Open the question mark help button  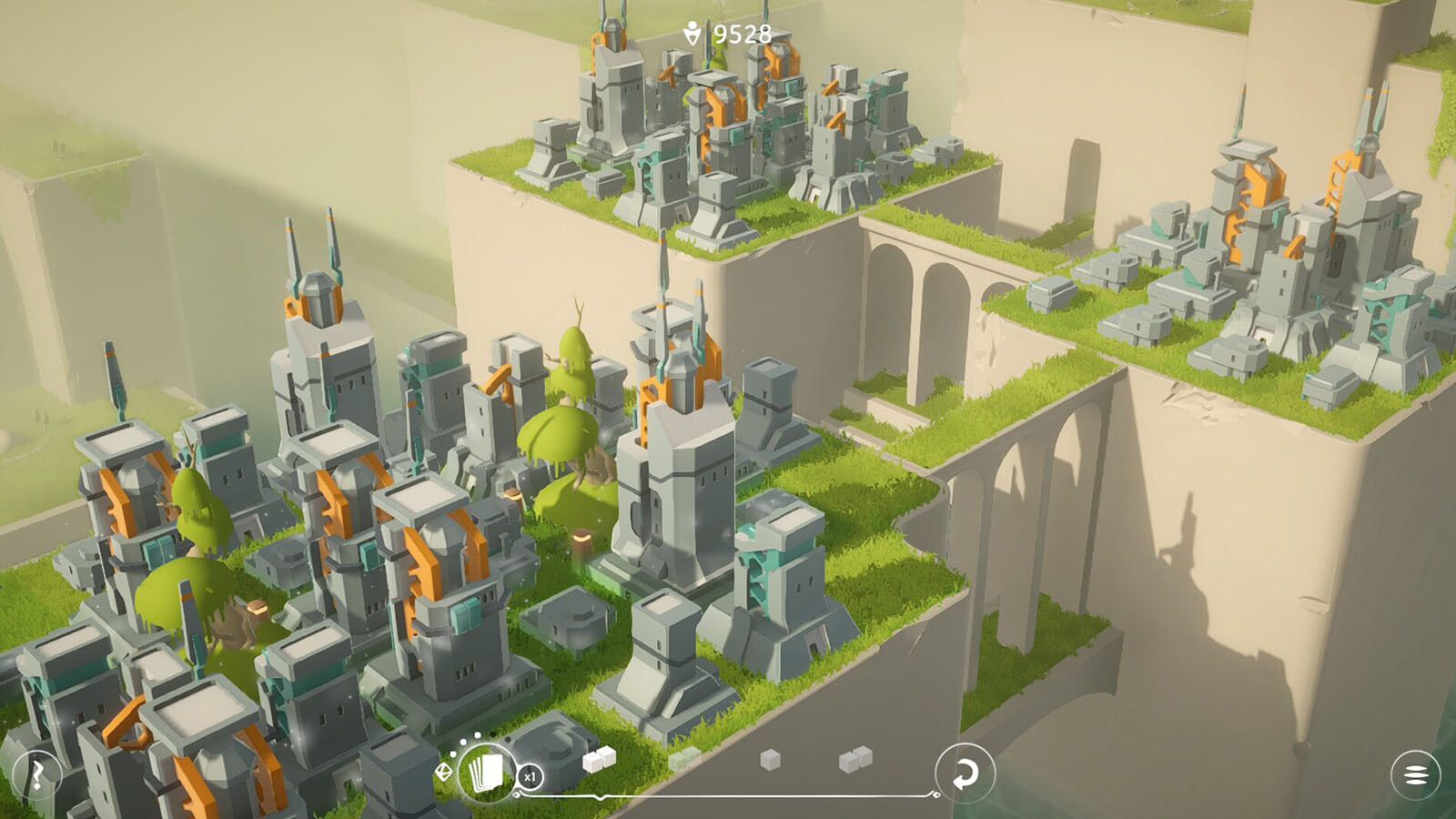coord(37,774)
